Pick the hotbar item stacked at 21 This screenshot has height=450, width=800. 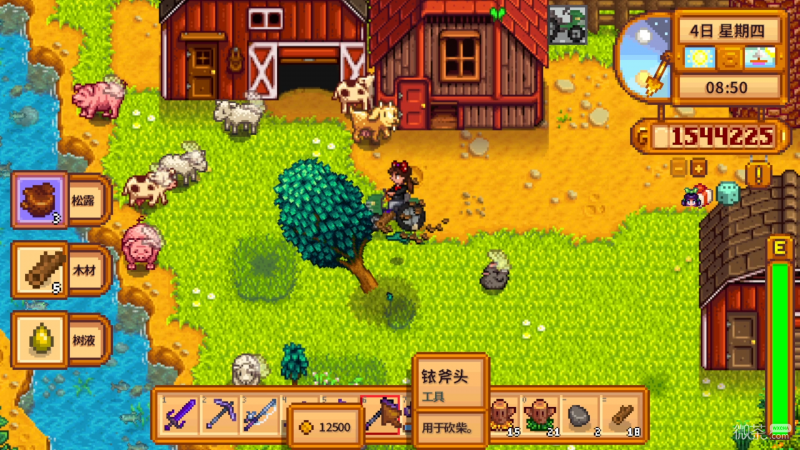[541, 414]
